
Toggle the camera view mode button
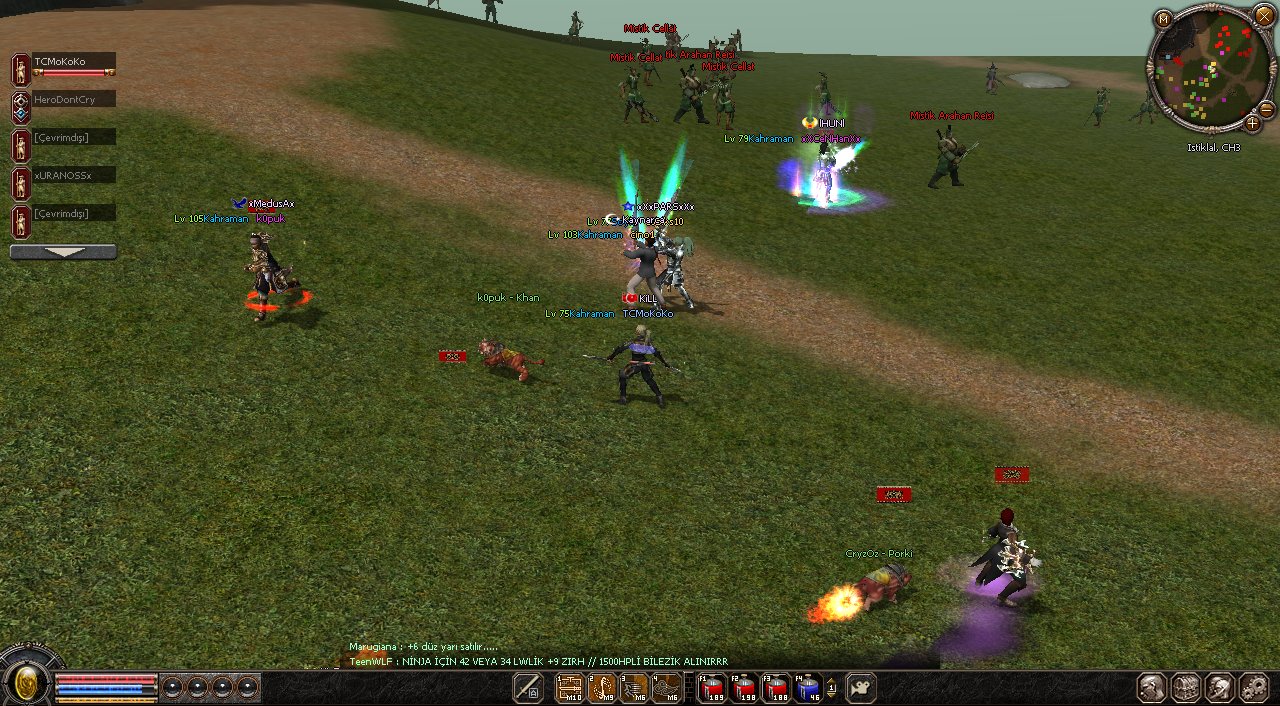tap(860, 688)
